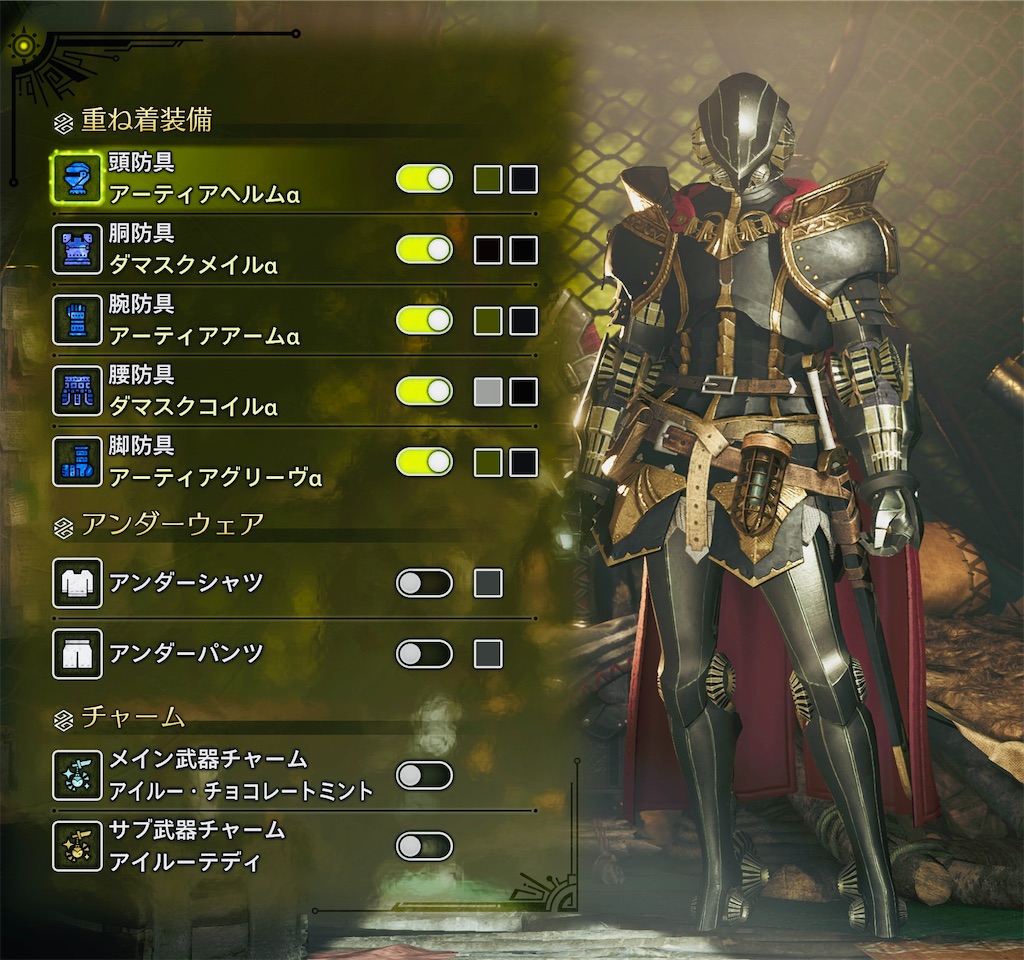The image size is (1024, 960).
Task: Select the 腰防具 ダマスクコイルα row
Action: coord(194,391)
